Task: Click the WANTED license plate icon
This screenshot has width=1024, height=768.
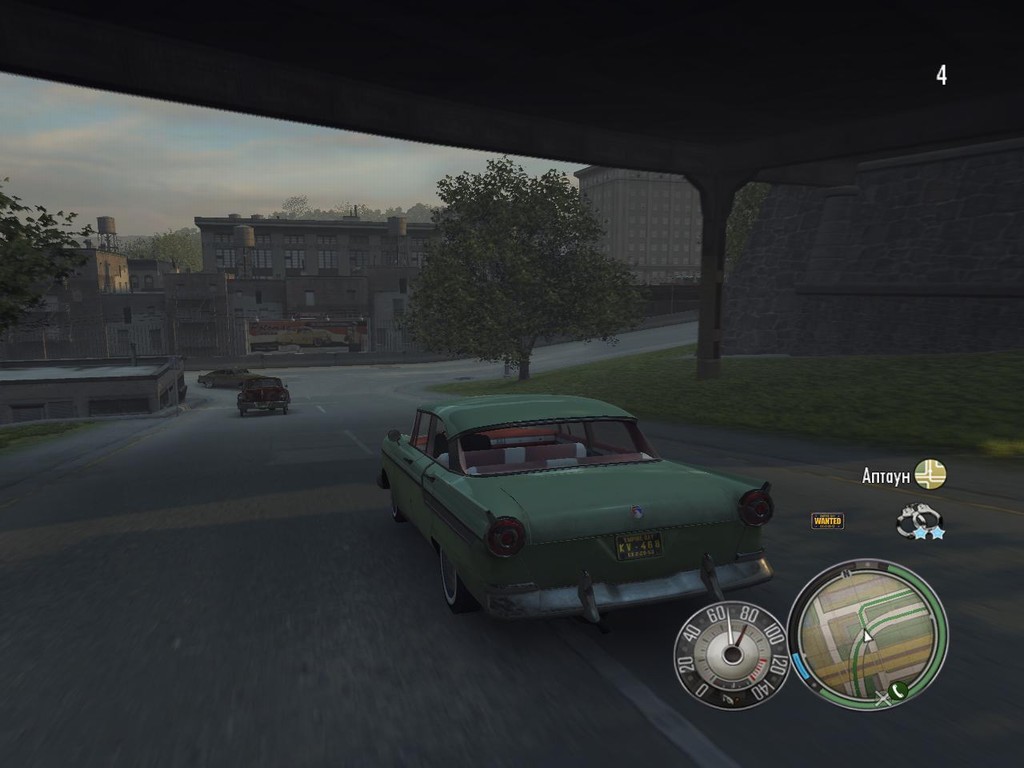Action: pos(827,521)
